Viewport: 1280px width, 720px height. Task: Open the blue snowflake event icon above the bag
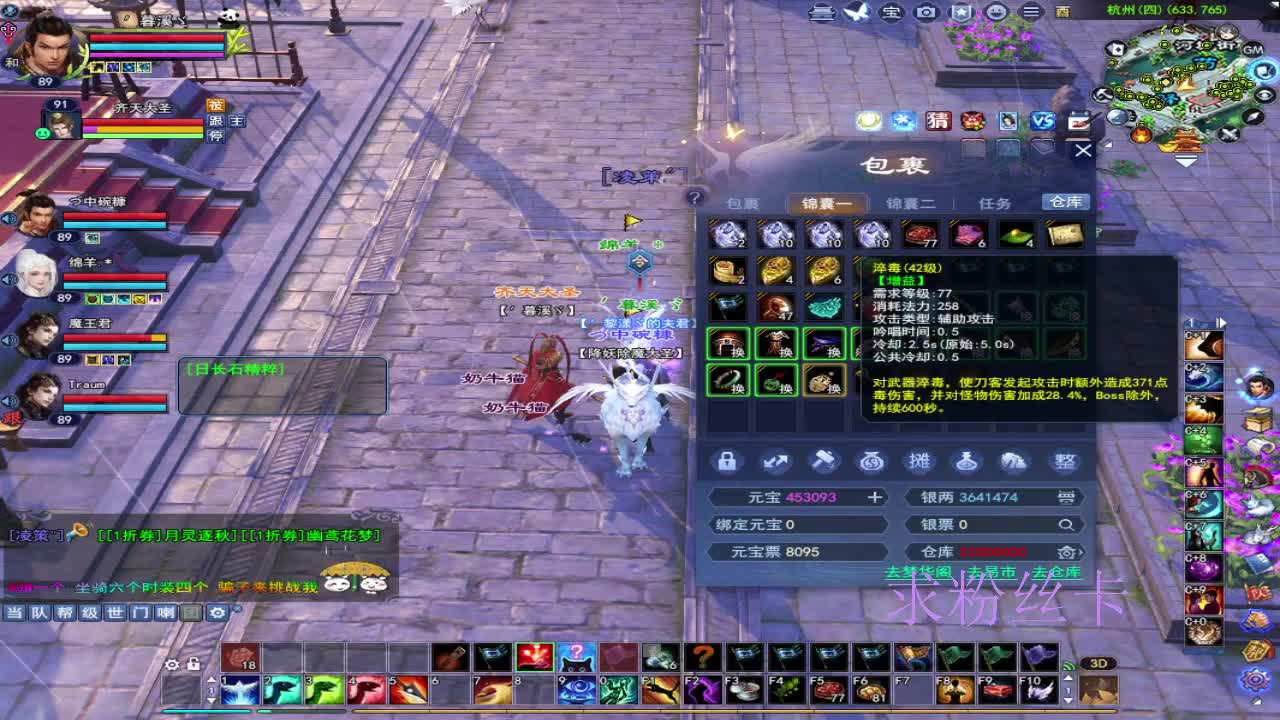point(901,121)
